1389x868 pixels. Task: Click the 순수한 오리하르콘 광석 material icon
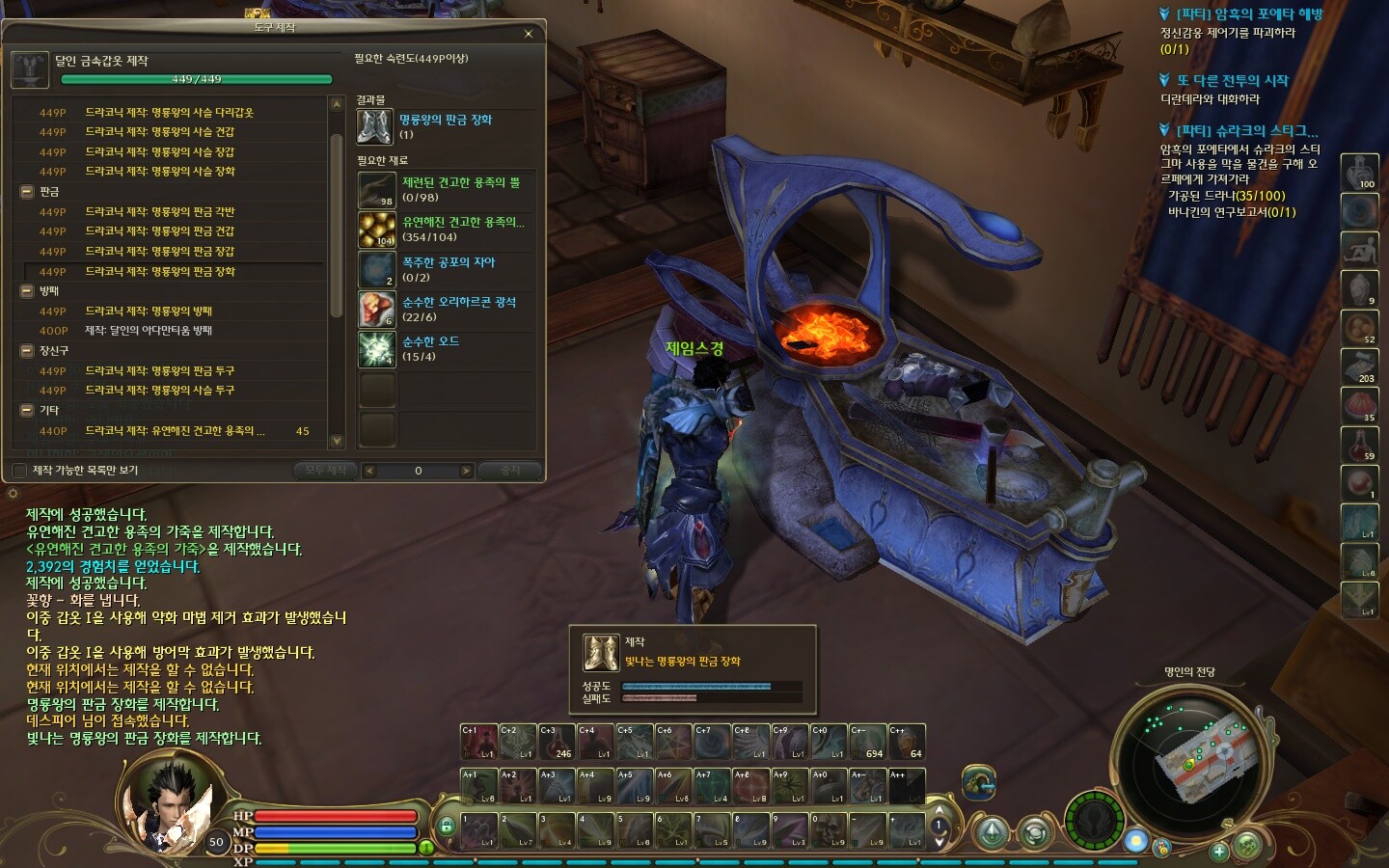[x=376, y=310]
